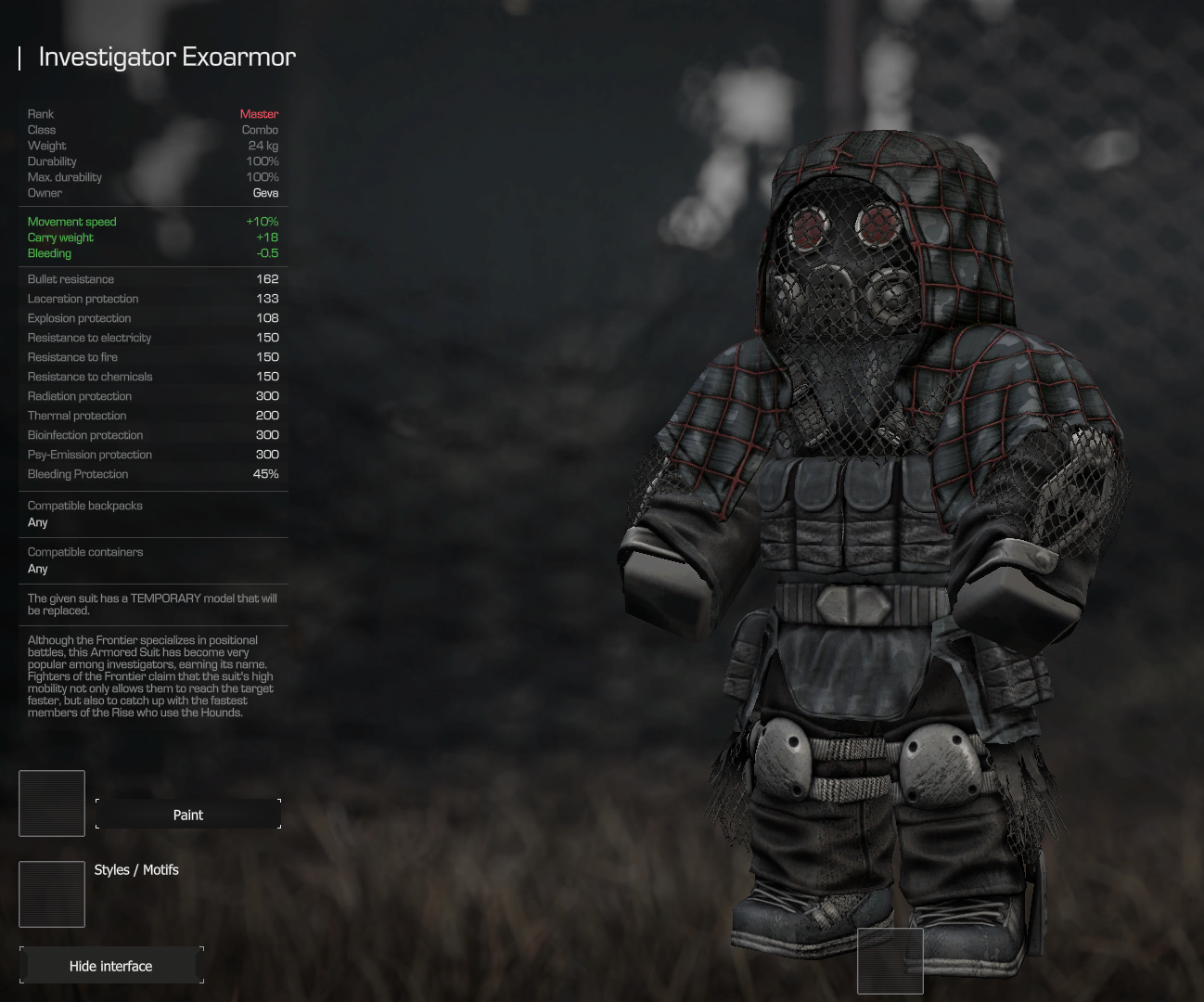The image size is (1204, 1002).
Task: Click the Master rank value
Action: 259,113
